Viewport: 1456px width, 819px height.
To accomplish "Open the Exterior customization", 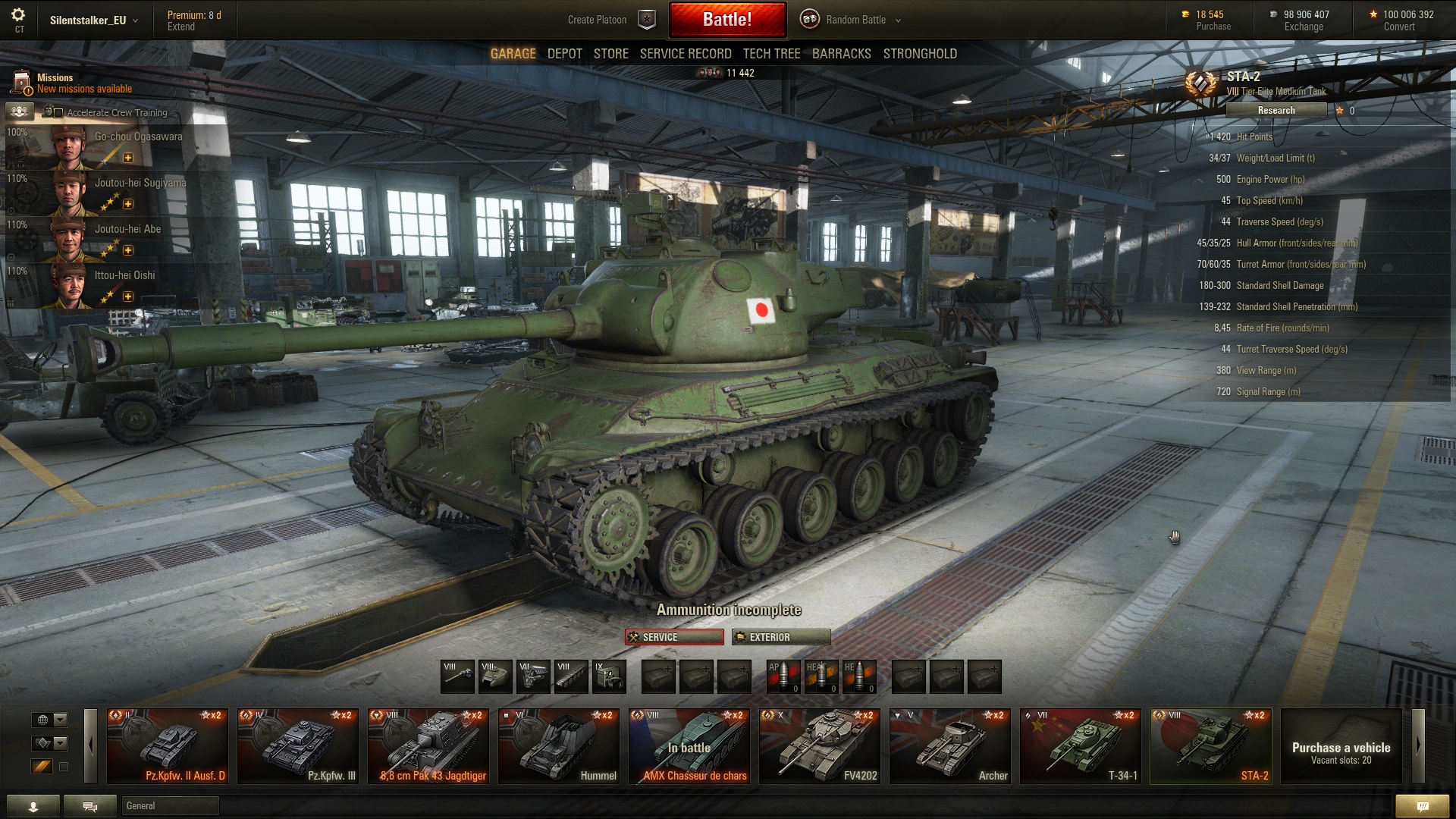I will click(x=780, y=637).
